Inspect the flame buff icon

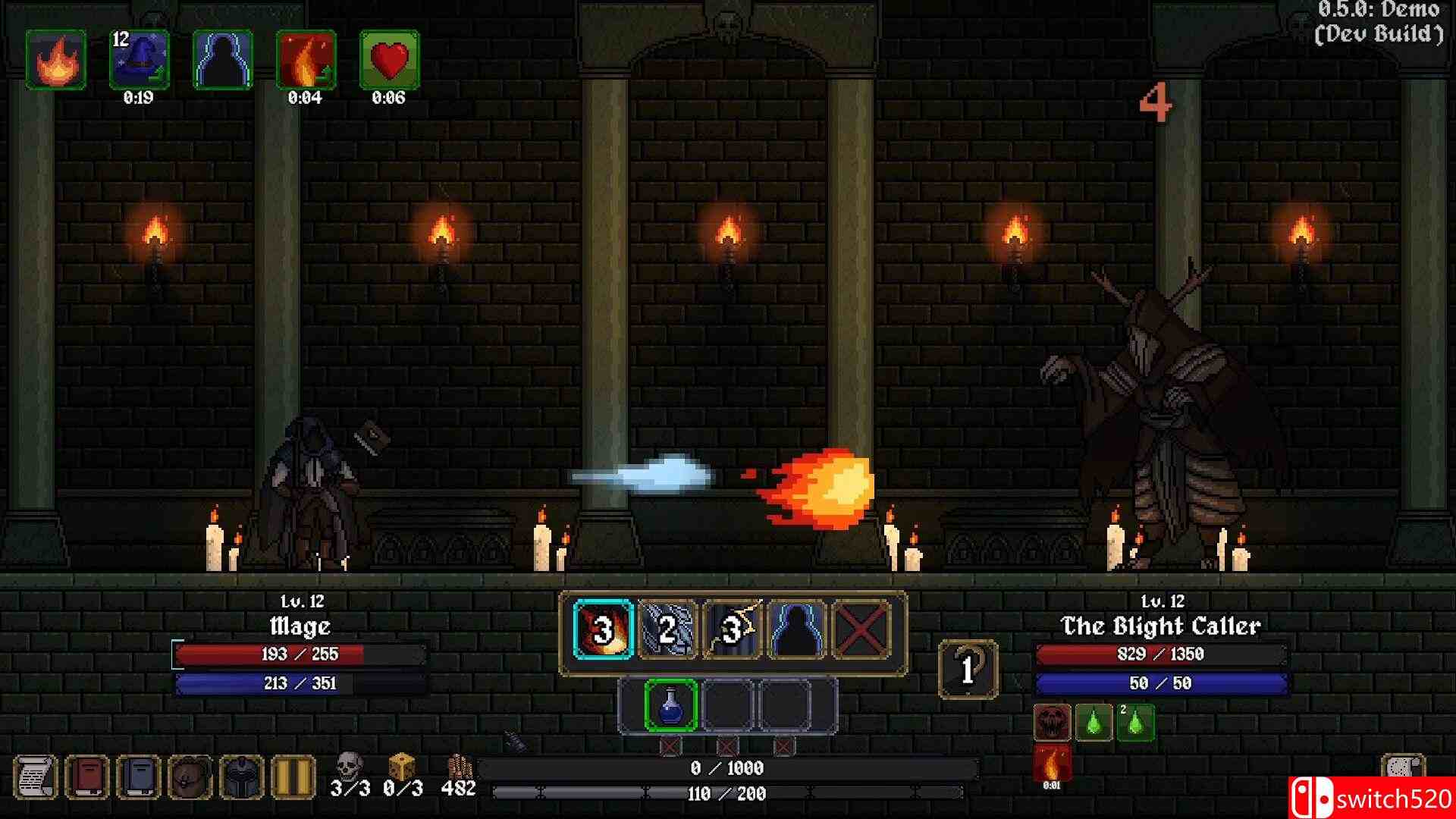(x=56, y=60)
